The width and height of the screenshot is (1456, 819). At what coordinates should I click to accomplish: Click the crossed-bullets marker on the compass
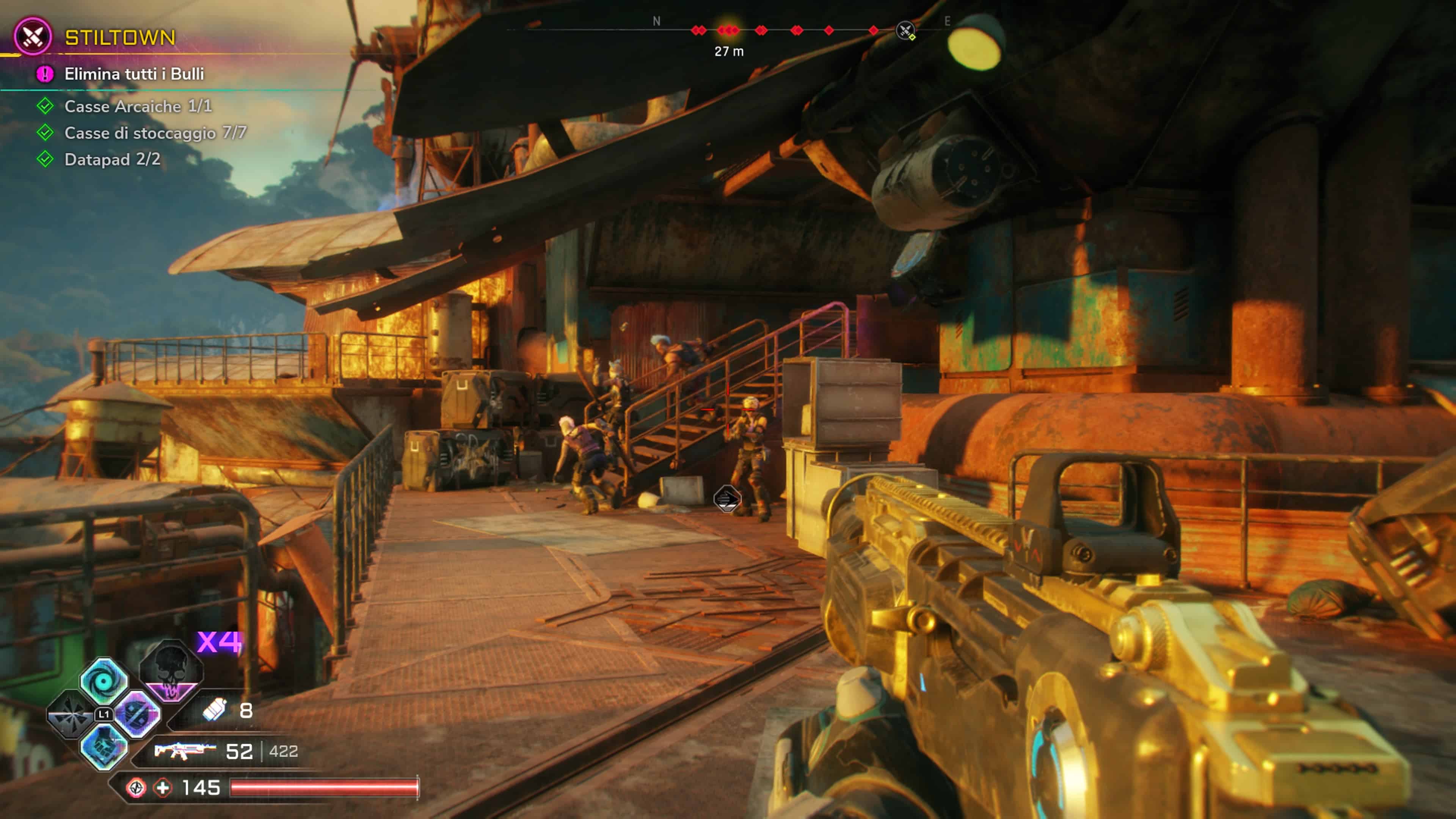(905, 30)
